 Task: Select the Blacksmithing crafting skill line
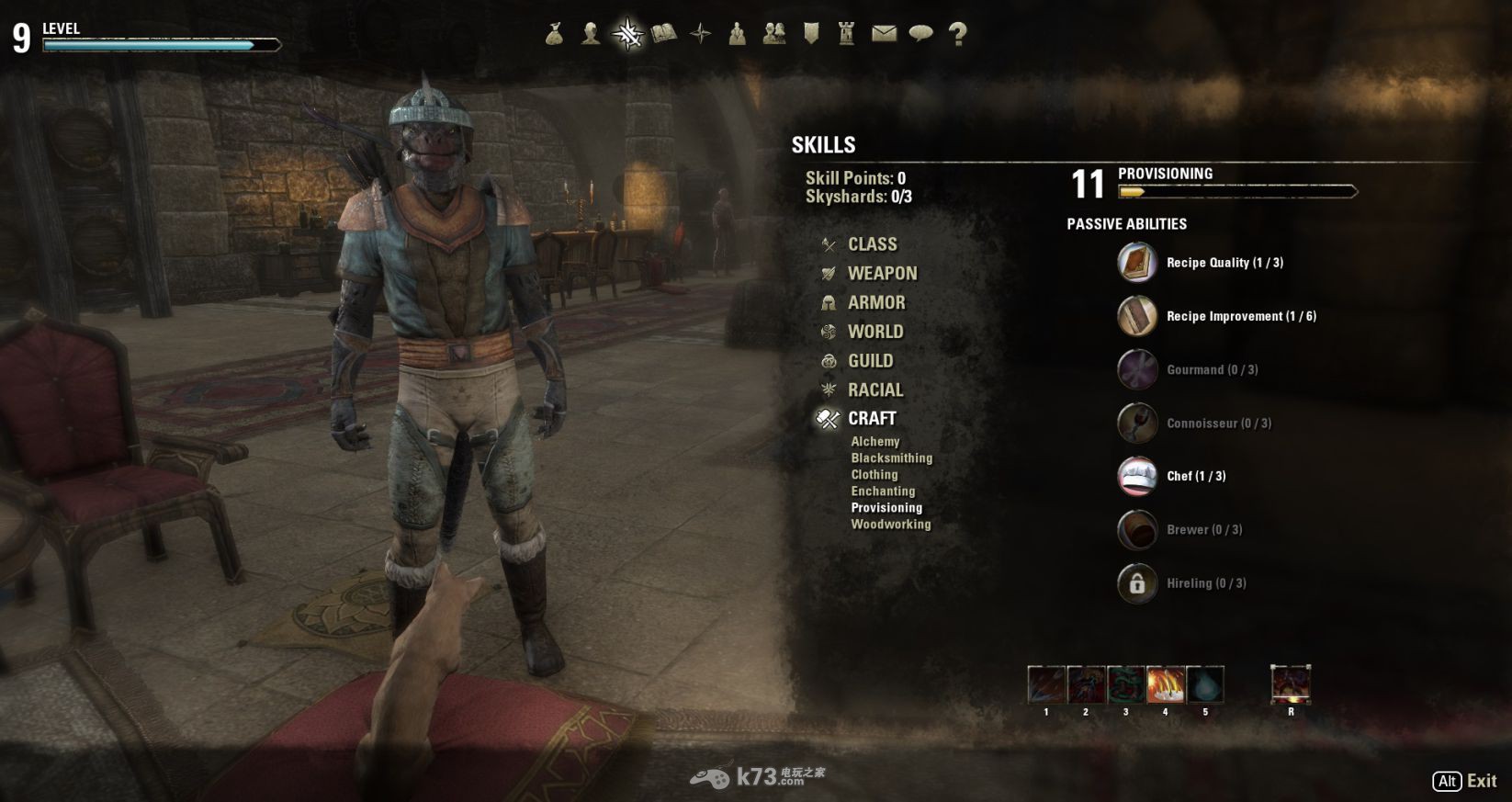(x=891, y=458)
